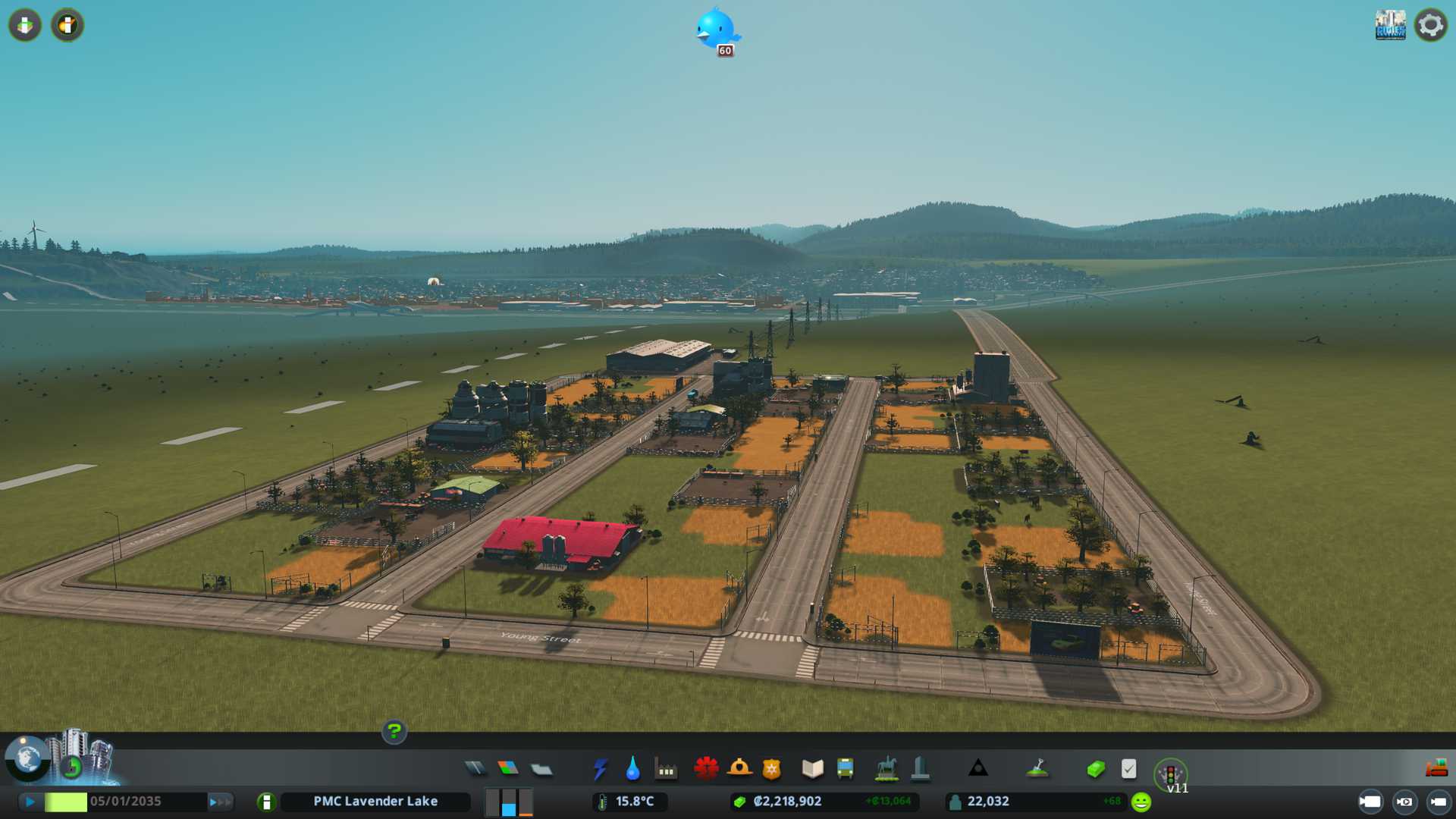Image resolution: width=1456 pixels, height=819 pixels.
Task: Activate the bulldozer tool
Action: (1436, 768)
